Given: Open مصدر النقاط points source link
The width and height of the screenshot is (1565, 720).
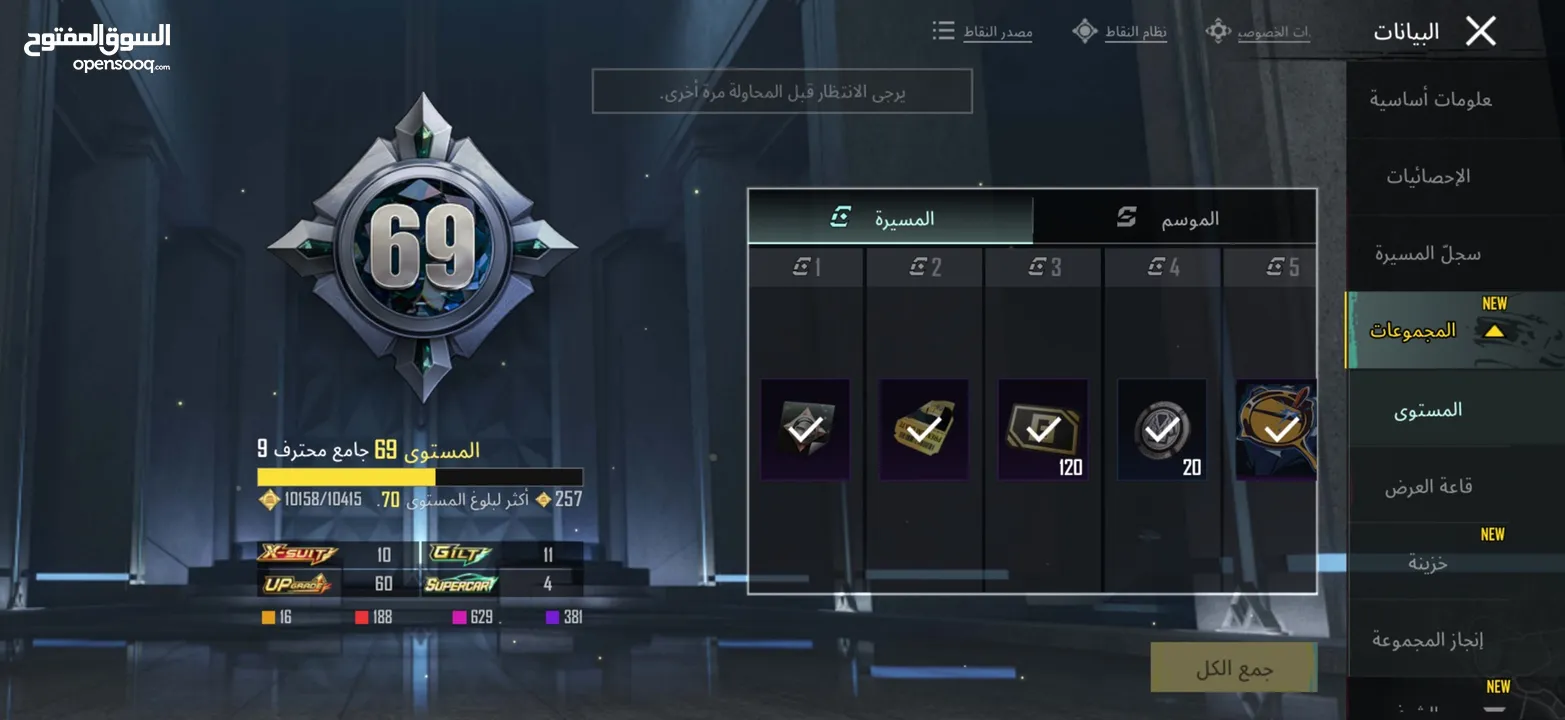Looking at the screenshot, I should tap(983, 32).
